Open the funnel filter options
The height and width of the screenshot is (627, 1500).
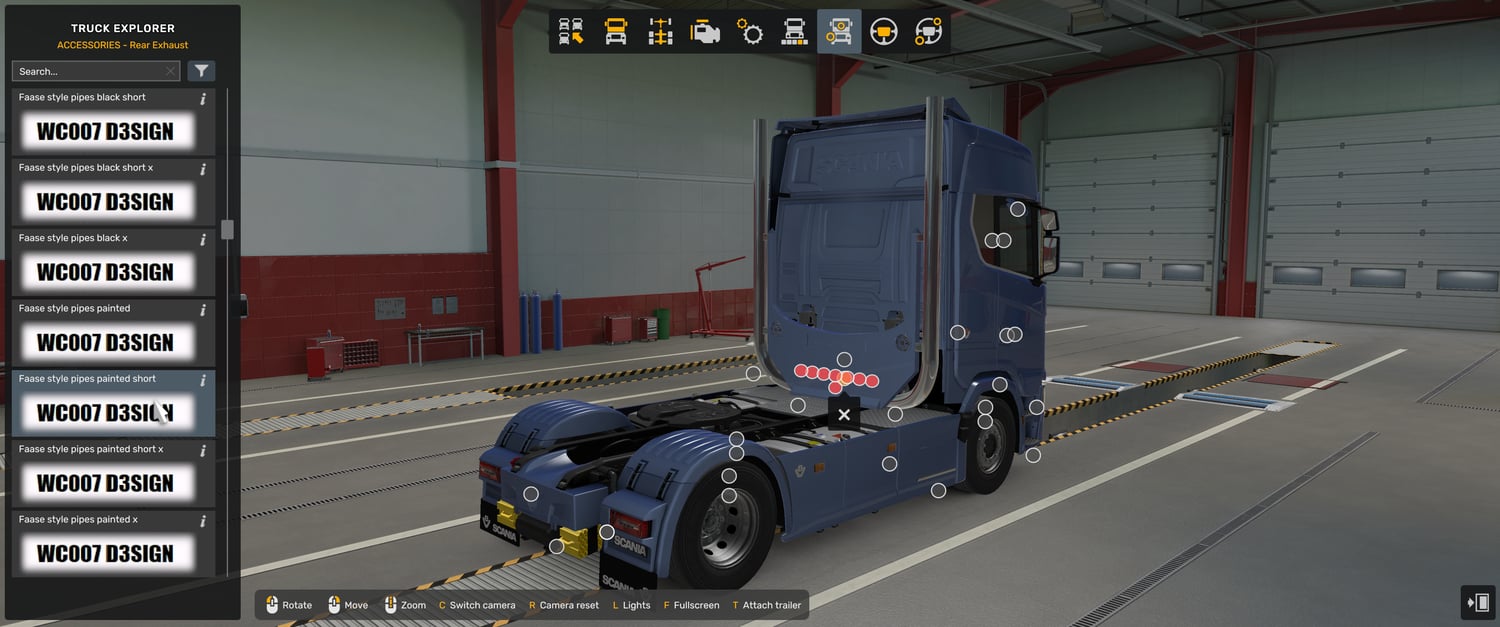(x=201, y=71)
